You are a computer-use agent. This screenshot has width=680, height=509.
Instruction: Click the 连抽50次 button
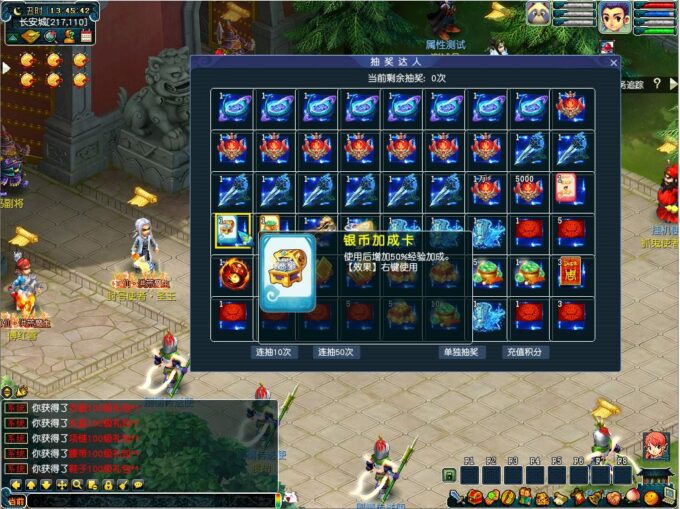pyautogui.click(x=336, y=353)
